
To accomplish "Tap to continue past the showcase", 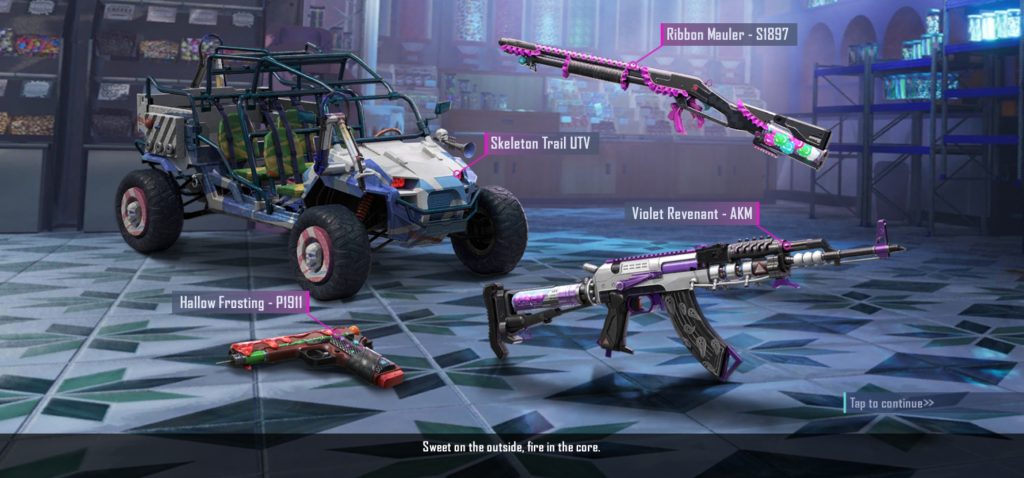I will coord(891,403).
